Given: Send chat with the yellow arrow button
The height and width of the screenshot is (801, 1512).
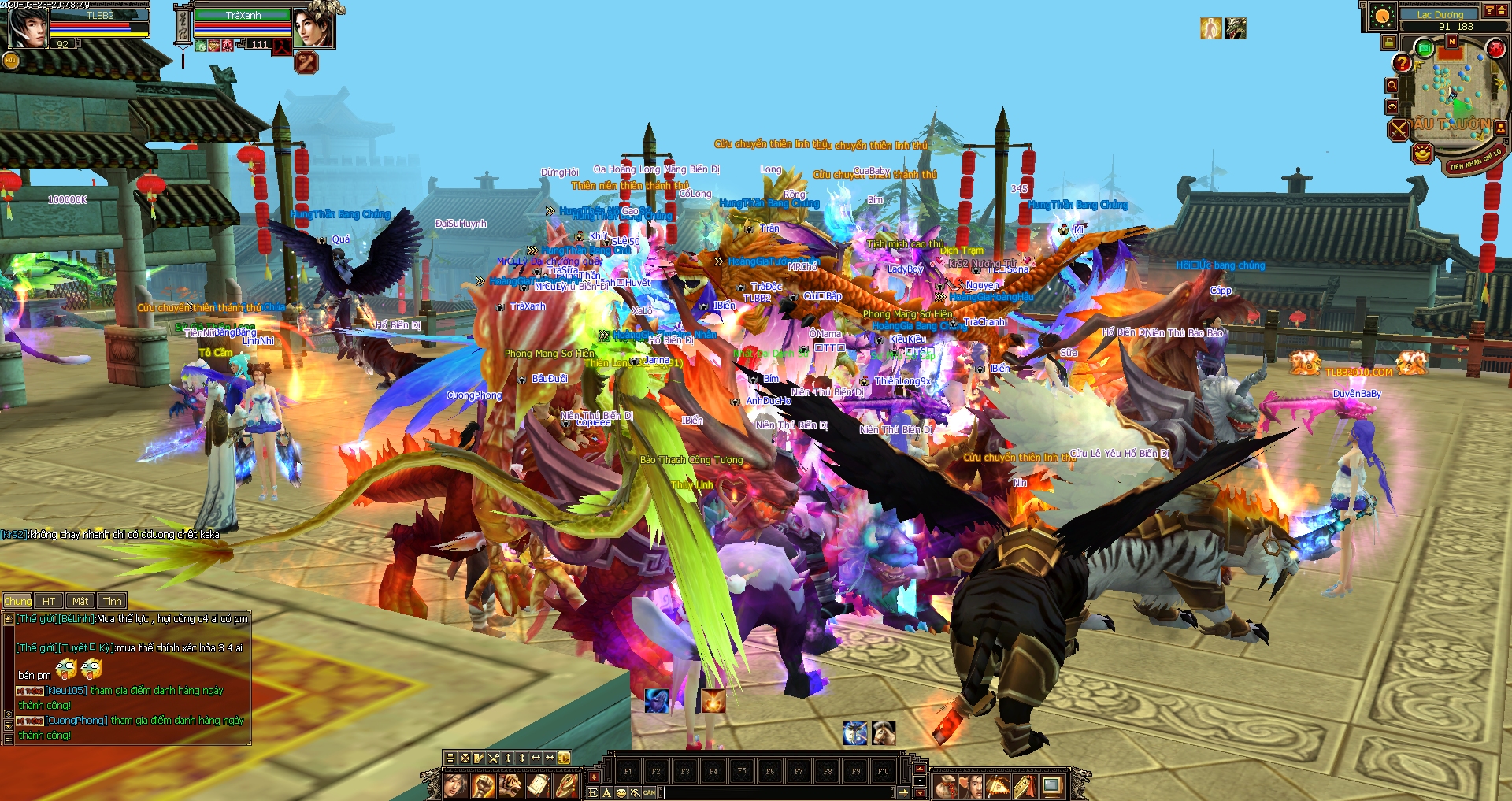Looking at the screenshot, I should (x=903, y=792).
